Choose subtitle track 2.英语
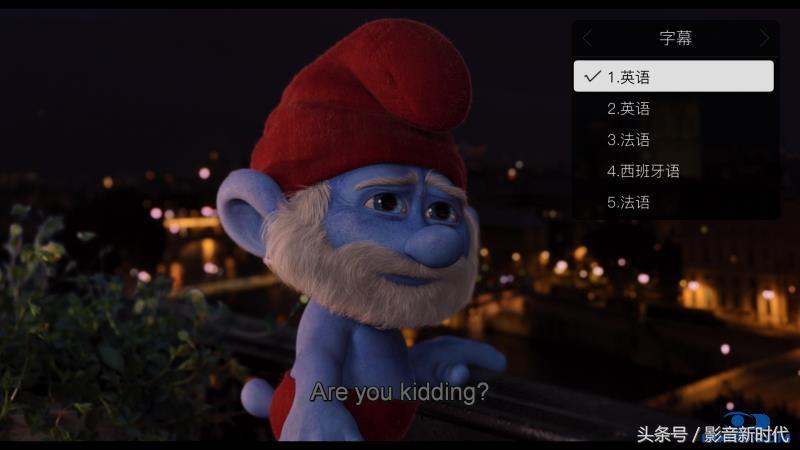800x450 pixels. coord(673,108)
